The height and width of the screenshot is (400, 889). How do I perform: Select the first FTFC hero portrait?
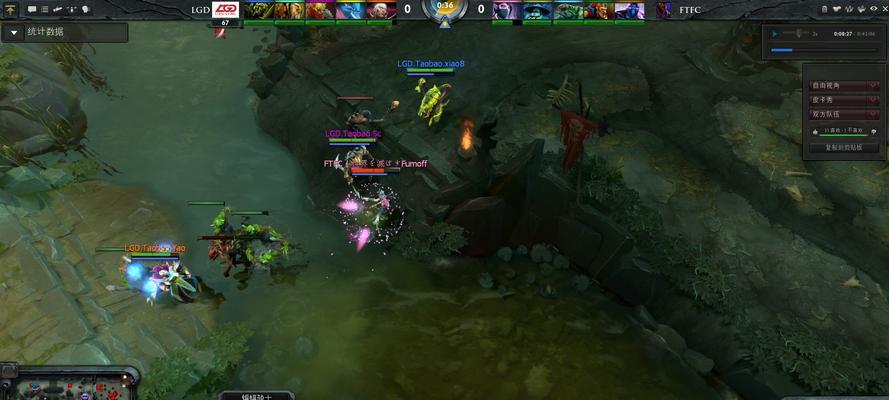pyautogui.click(x=504, y=11)
